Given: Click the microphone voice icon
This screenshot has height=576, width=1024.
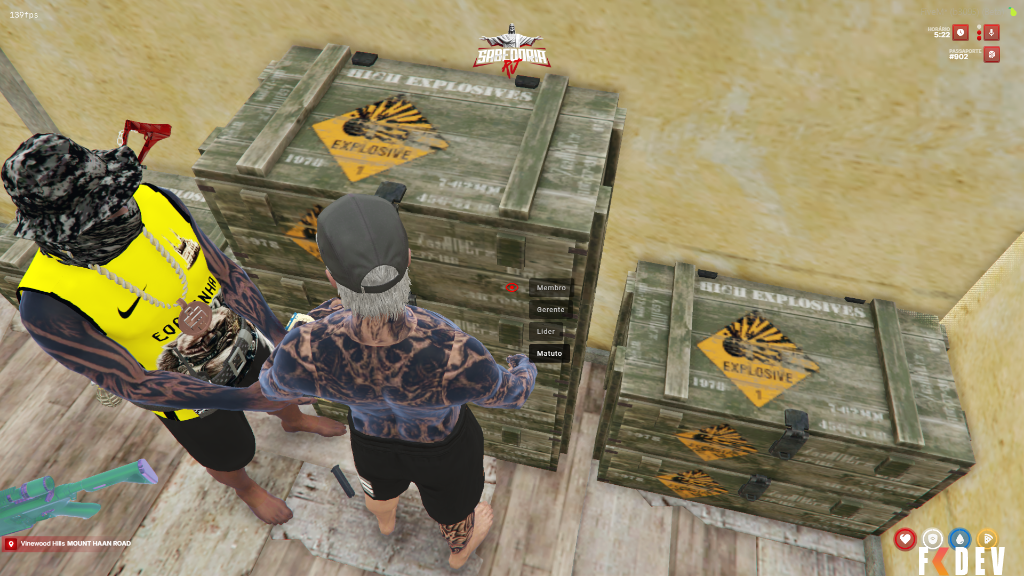Looking at the screenshot, I should click(x=991, y=32).
